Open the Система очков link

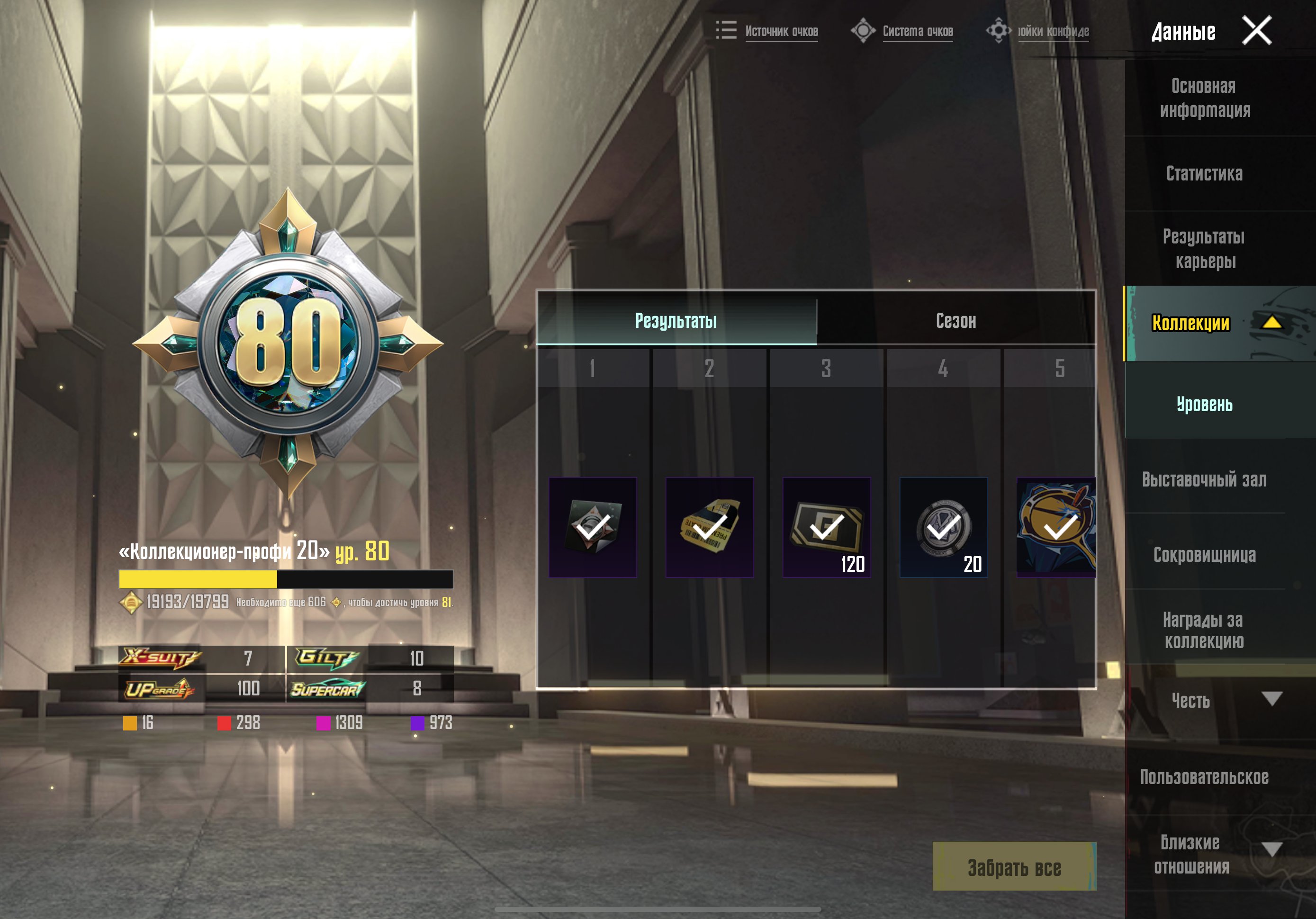click(x=917, y=32)
